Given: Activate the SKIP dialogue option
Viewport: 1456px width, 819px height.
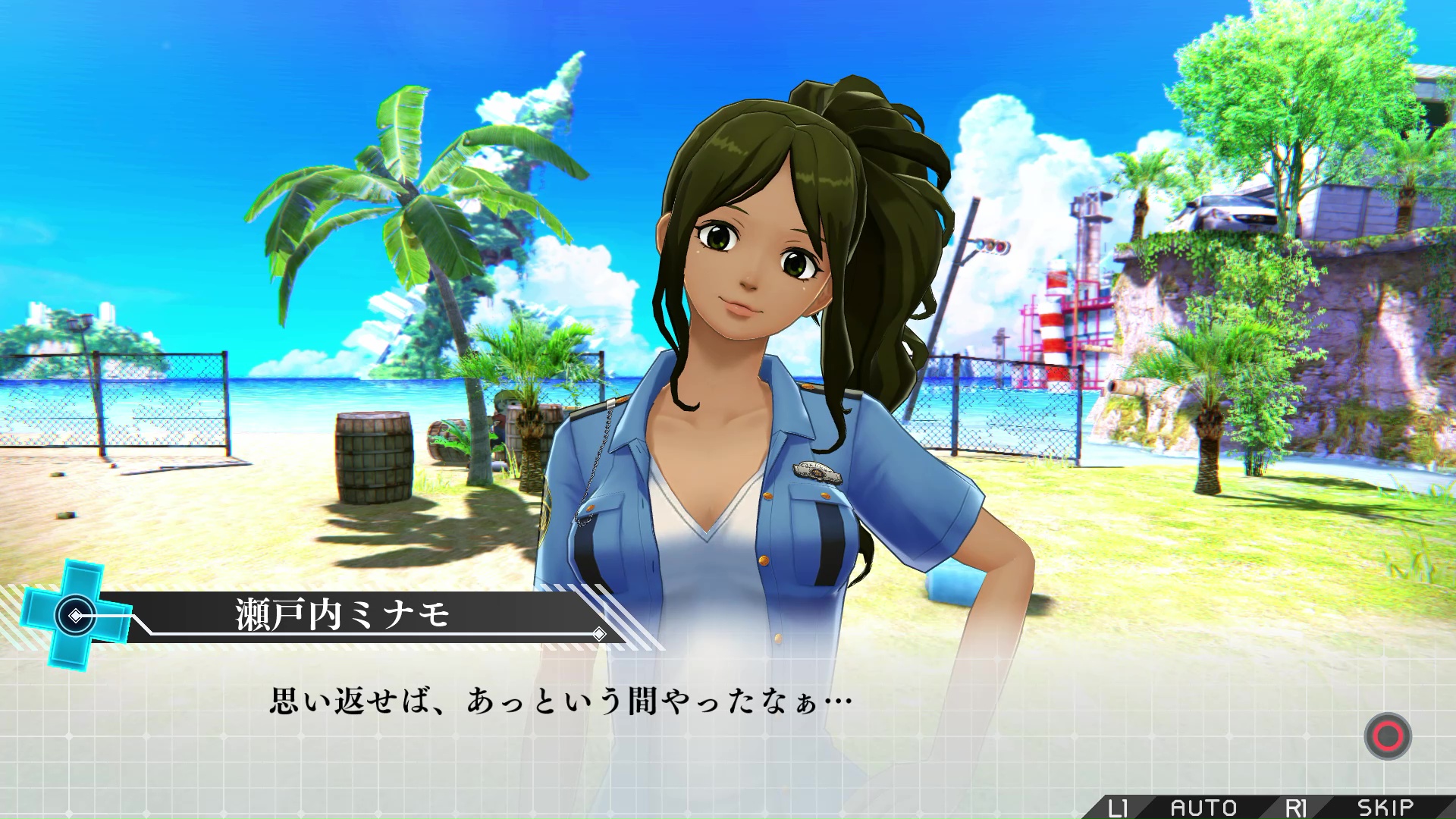Looking at the screenshot, I should coord(1385,808).
